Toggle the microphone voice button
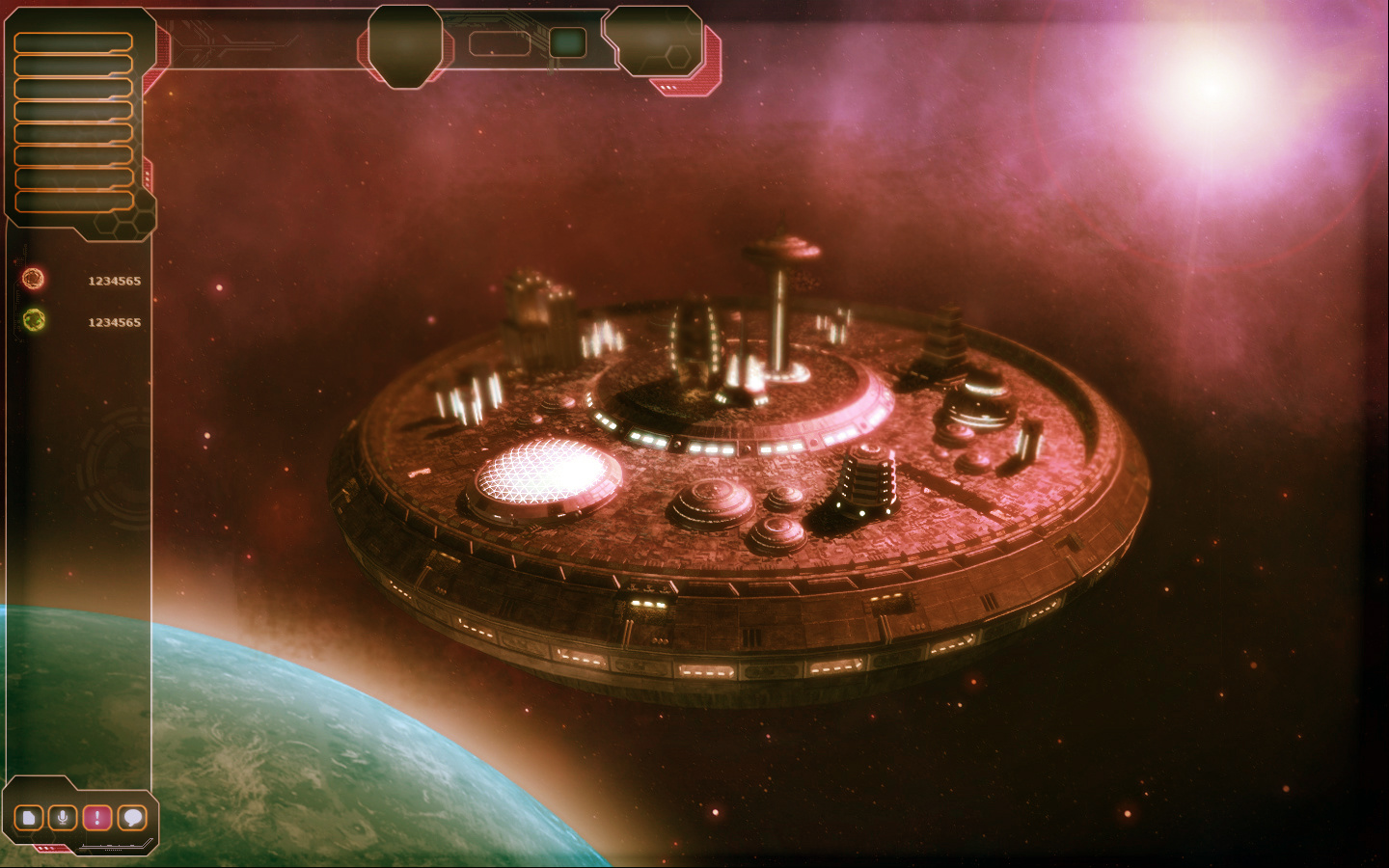This screenshot has height=868, width=1389. click(x=63, y=819)
